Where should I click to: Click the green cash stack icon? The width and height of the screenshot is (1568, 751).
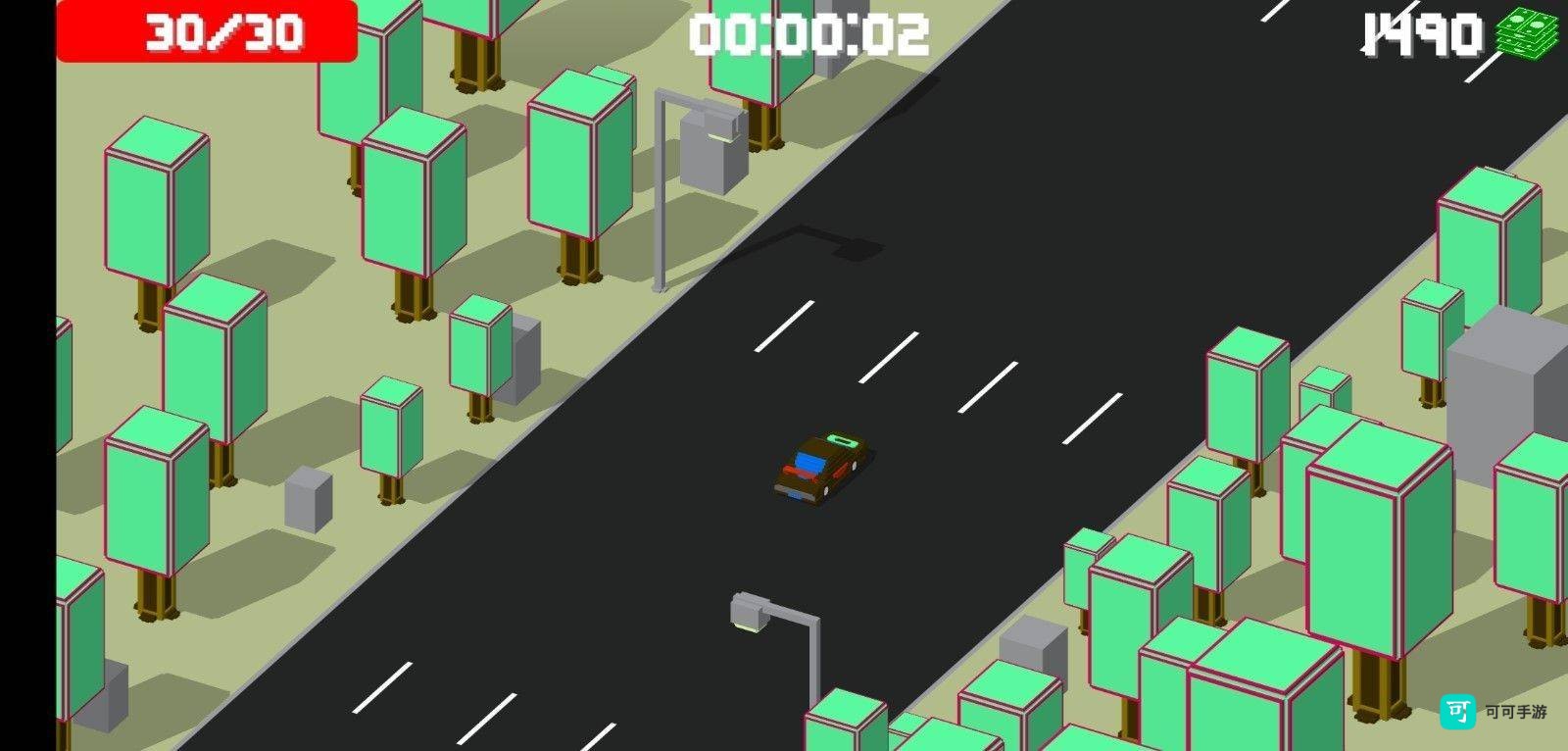click(x=1527, y=33)
